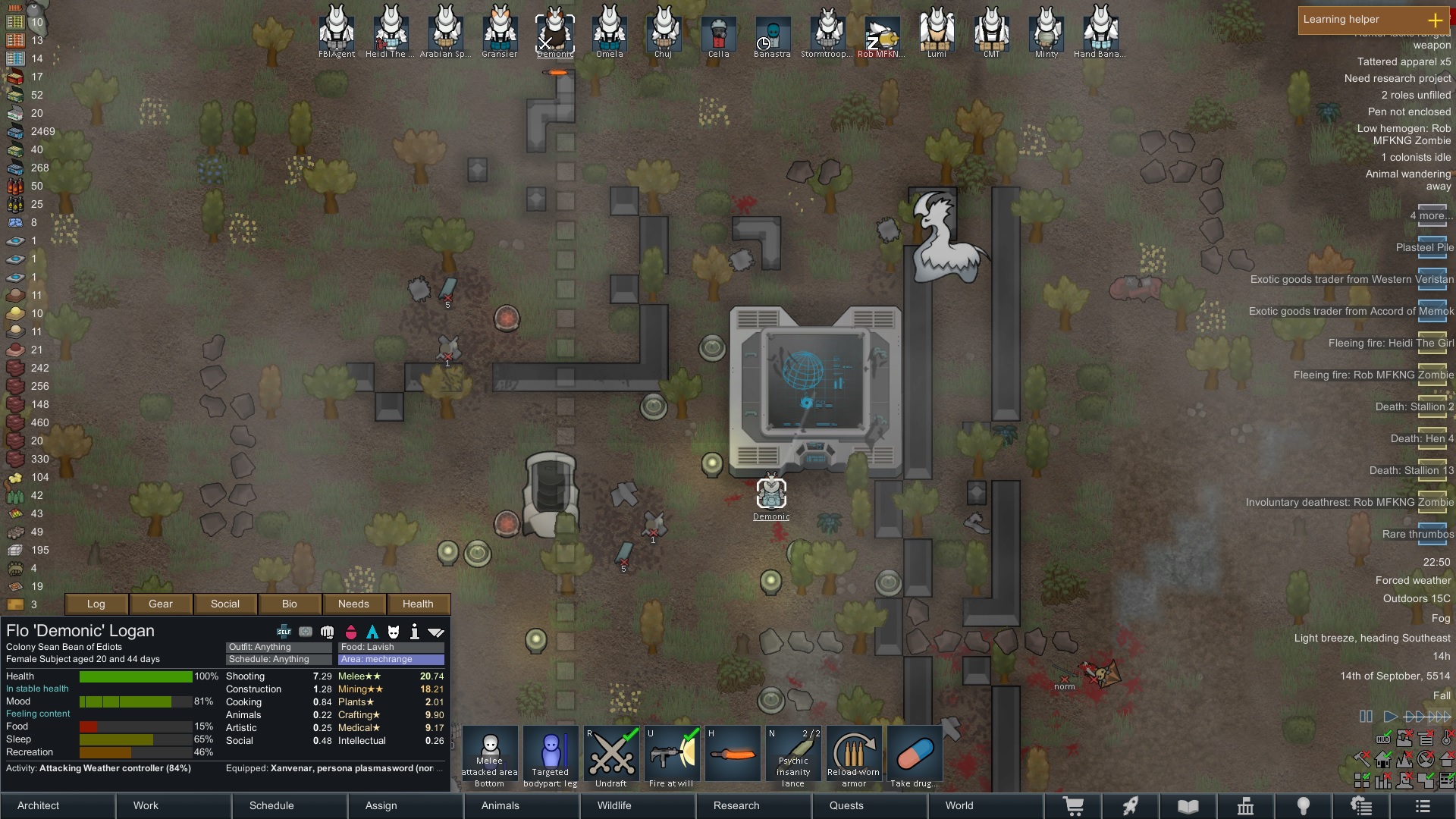Viewport: 1456px width, 819px height.
Task: Select the Take drug command icon
Action: pos(914,754)
